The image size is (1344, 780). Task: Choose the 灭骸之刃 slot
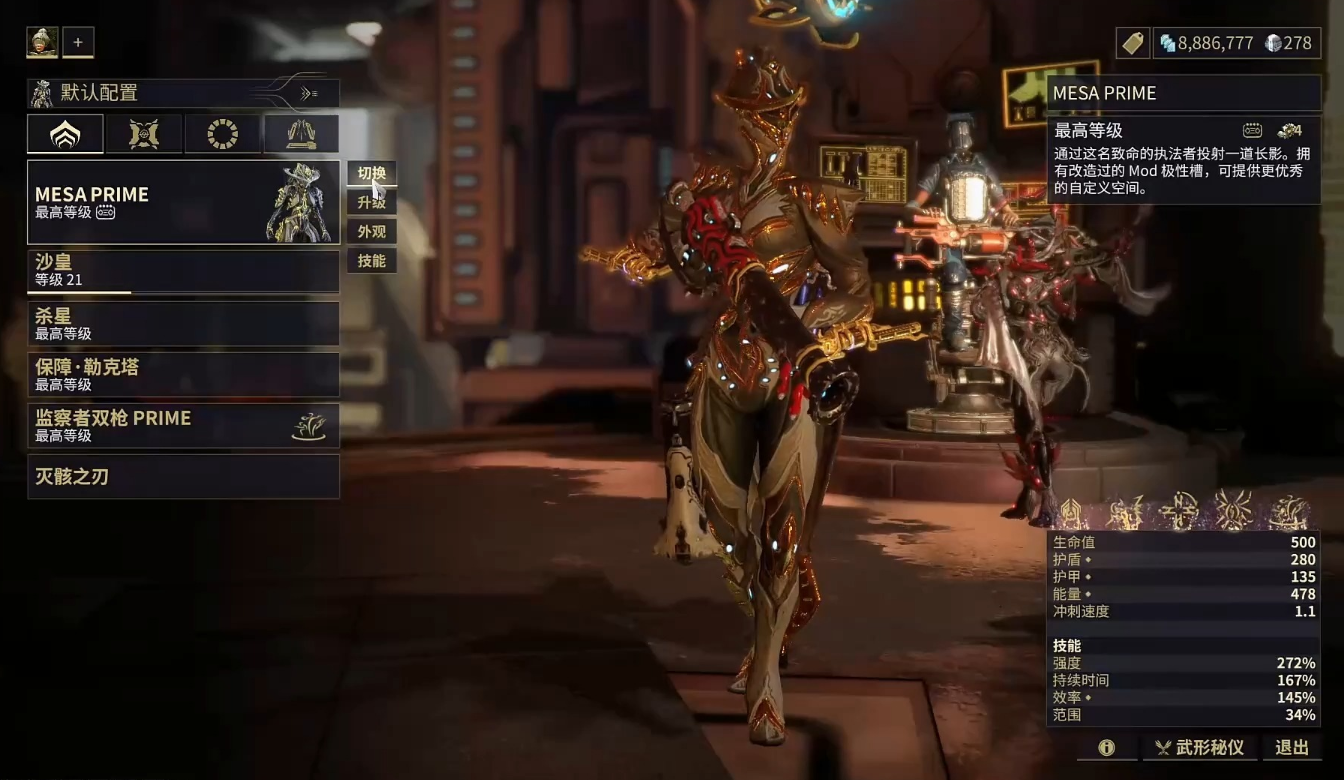click(x=183, y=477)
